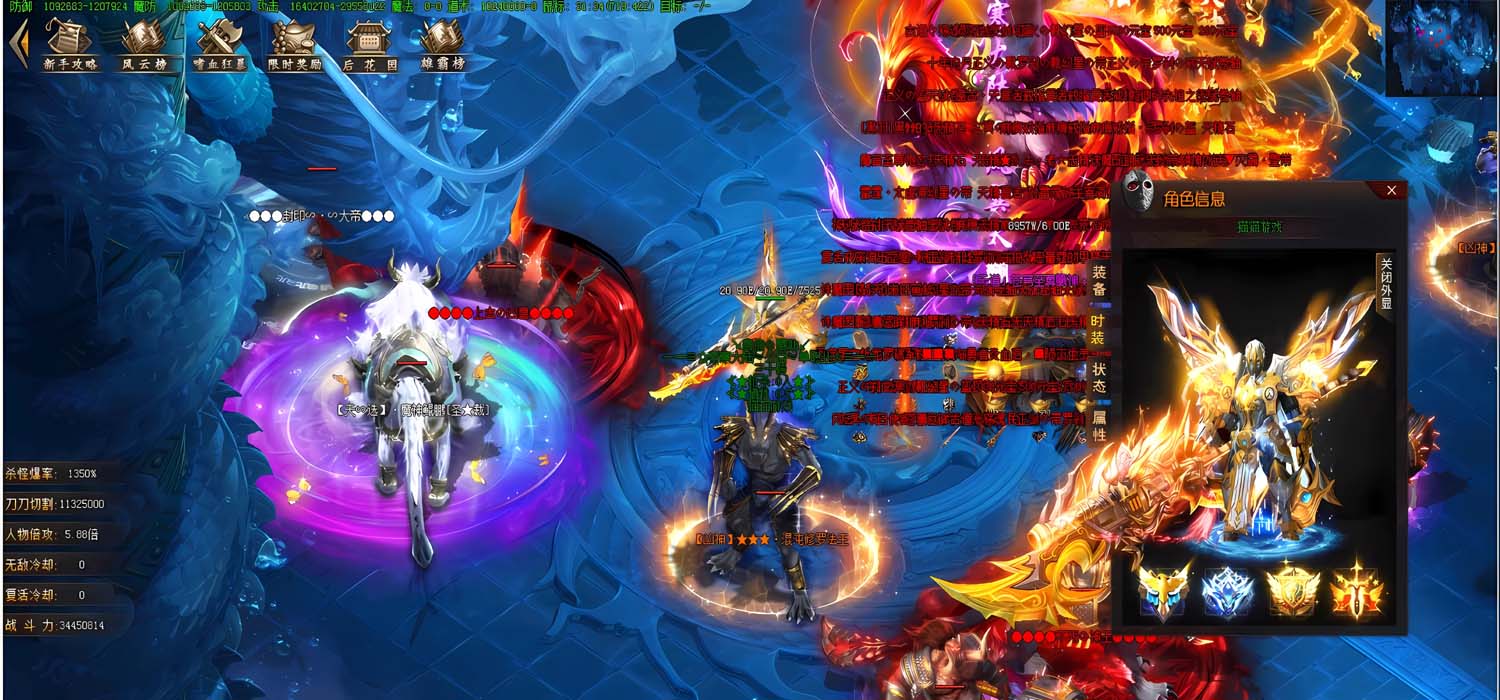1500x700 pixels.
Task: Open the 风云榜 ranking board
Action: 144,45
